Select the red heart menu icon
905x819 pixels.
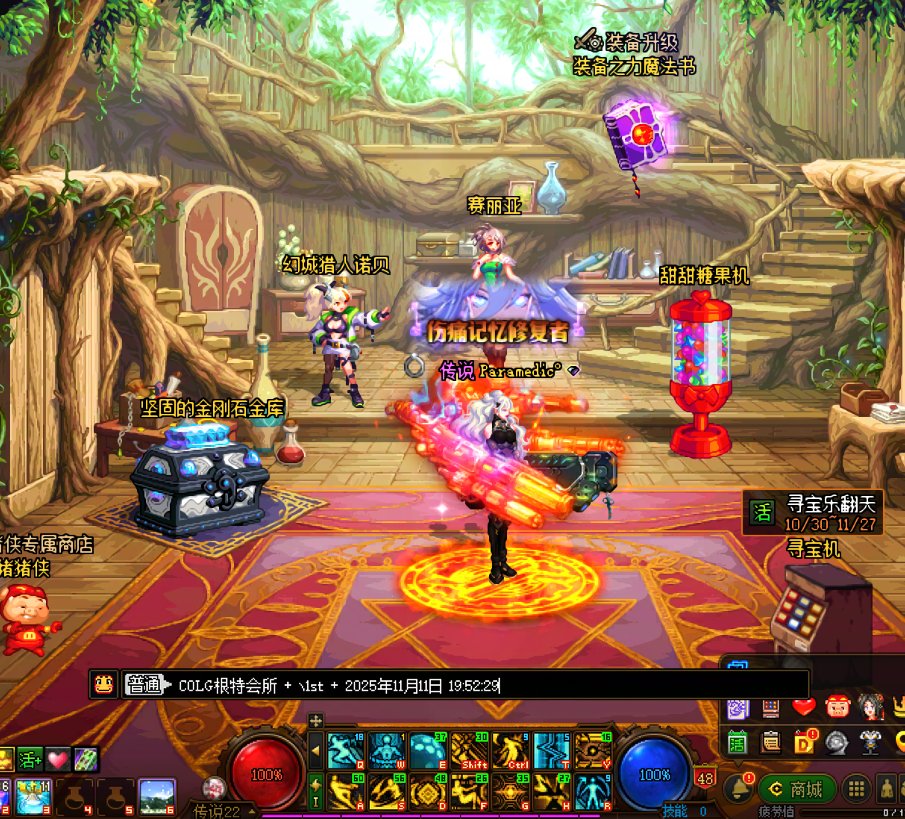[804, 708]
